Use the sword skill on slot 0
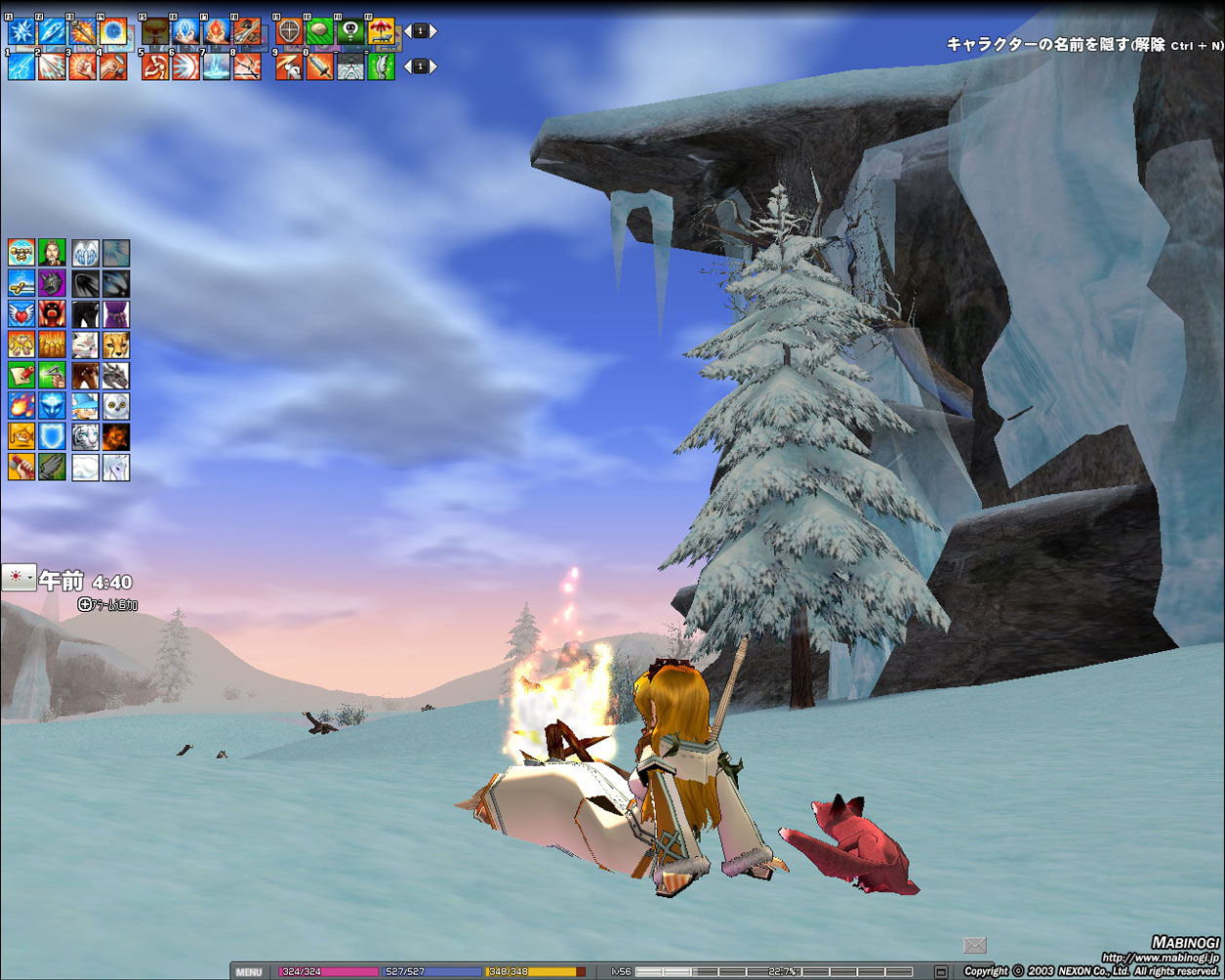This screenshot has height=980, width=1225. click(x=320, y=66)
